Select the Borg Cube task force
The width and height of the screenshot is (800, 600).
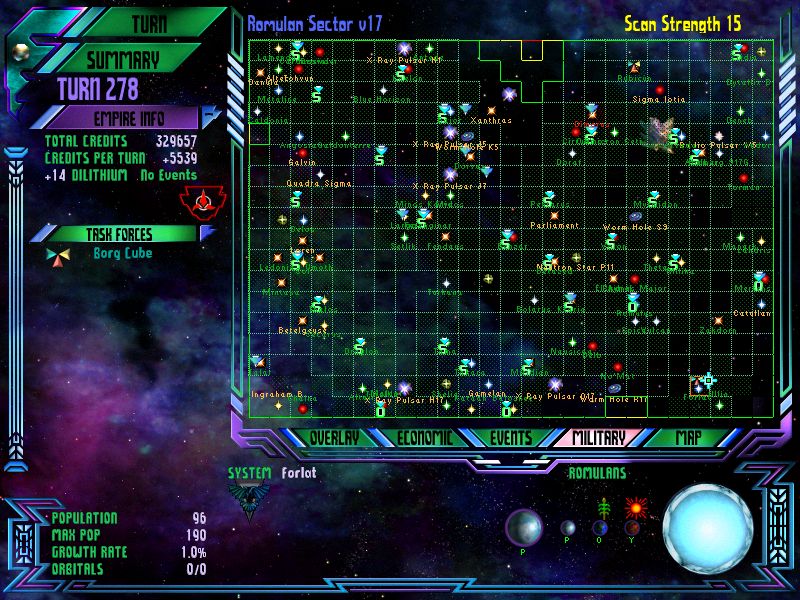pyautogui.click(x=122, y=254)
